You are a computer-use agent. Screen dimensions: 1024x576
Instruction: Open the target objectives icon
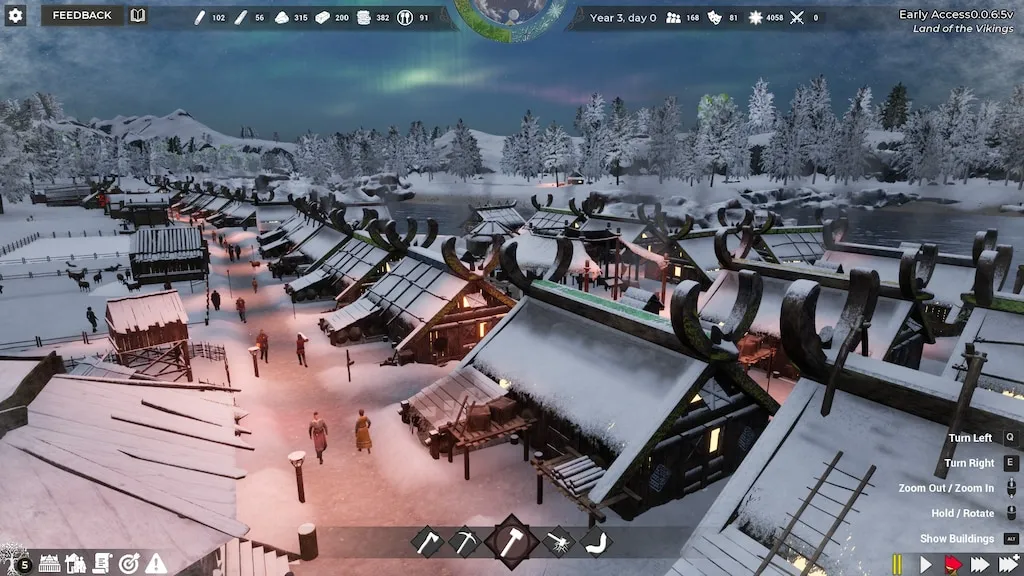tap(129, 563)
